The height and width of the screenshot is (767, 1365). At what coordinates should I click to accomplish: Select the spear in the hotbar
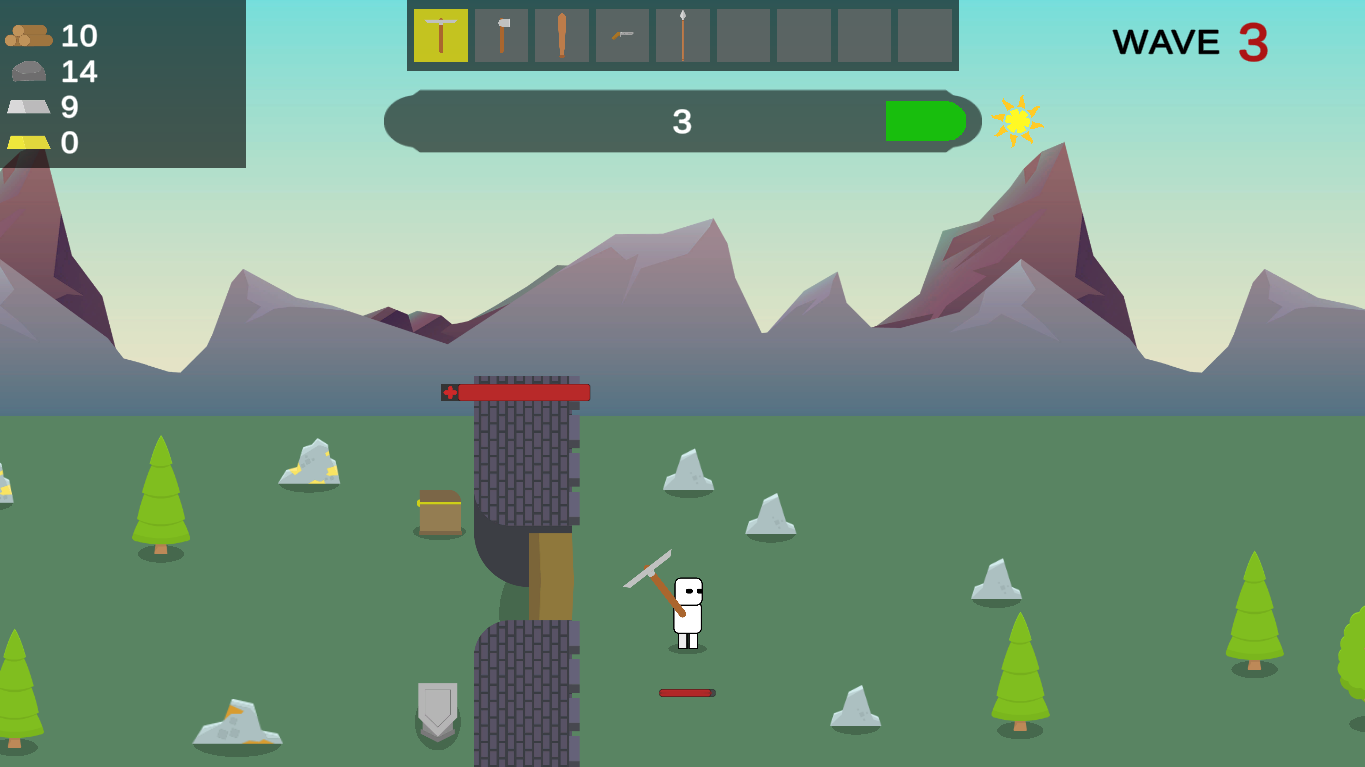pos(683,36)
